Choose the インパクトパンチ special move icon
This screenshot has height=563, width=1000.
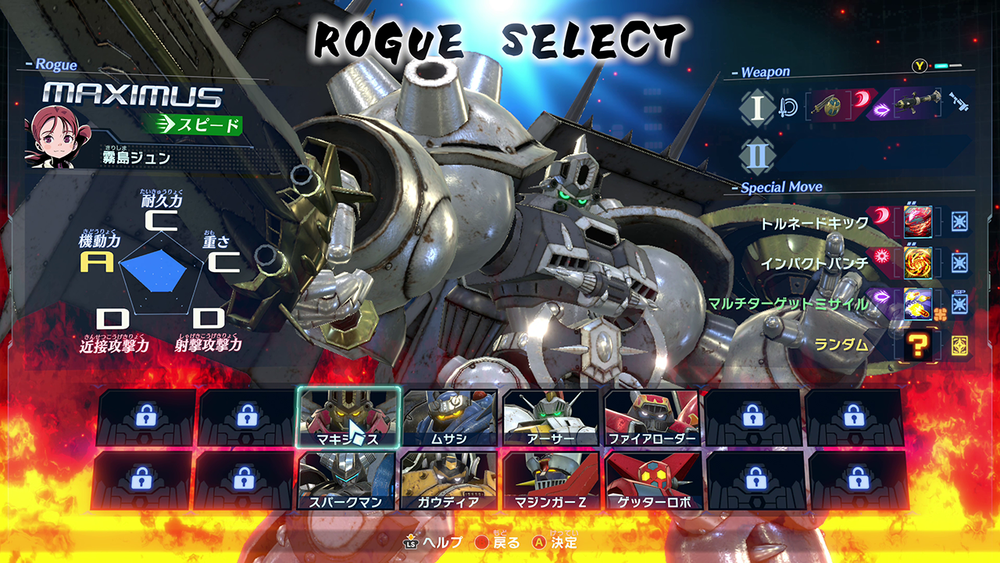[x=918, y=262]
